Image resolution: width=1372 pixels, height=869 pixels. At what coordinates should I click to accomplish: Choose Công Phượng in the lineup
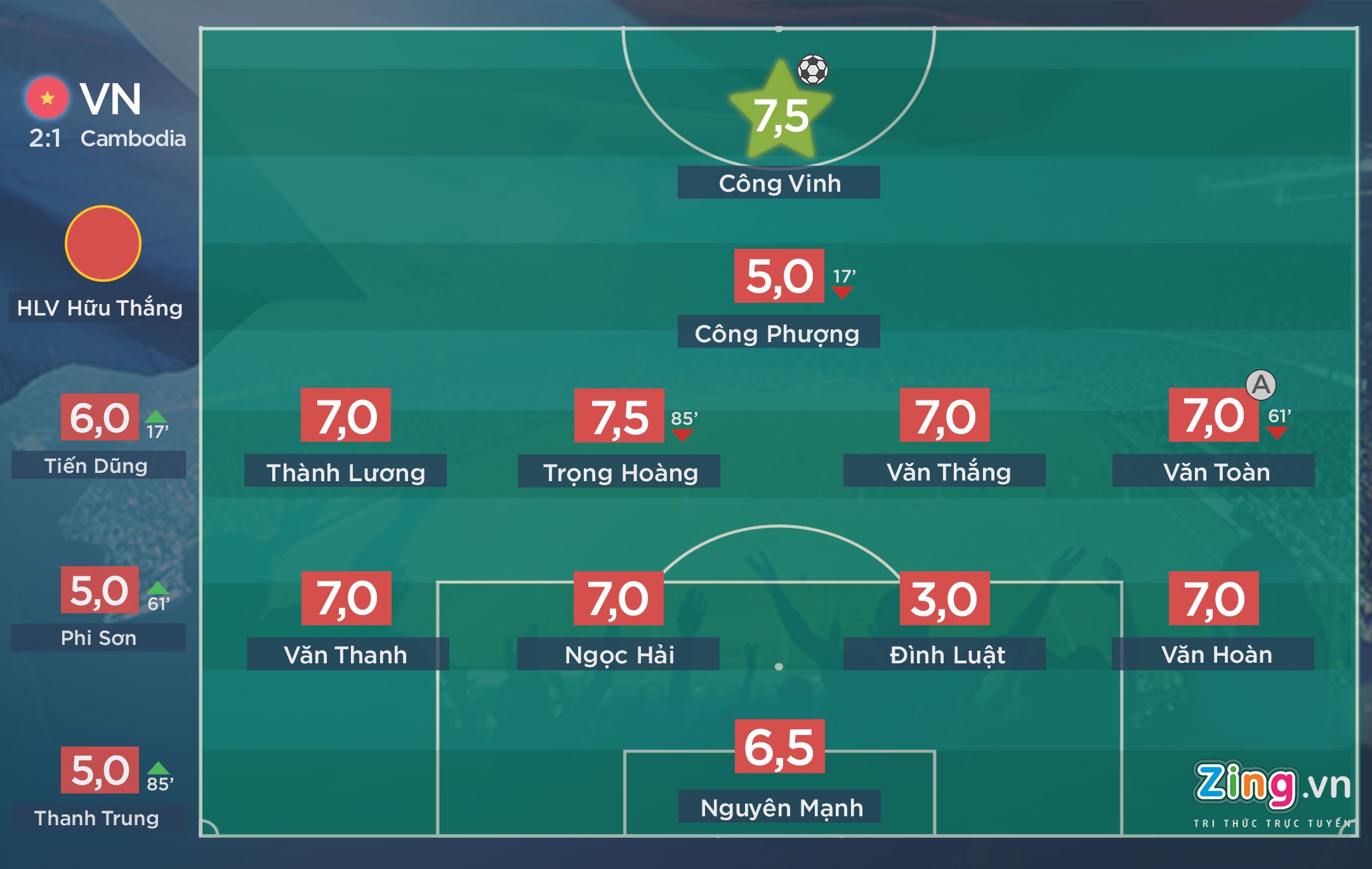click(779, 332)
